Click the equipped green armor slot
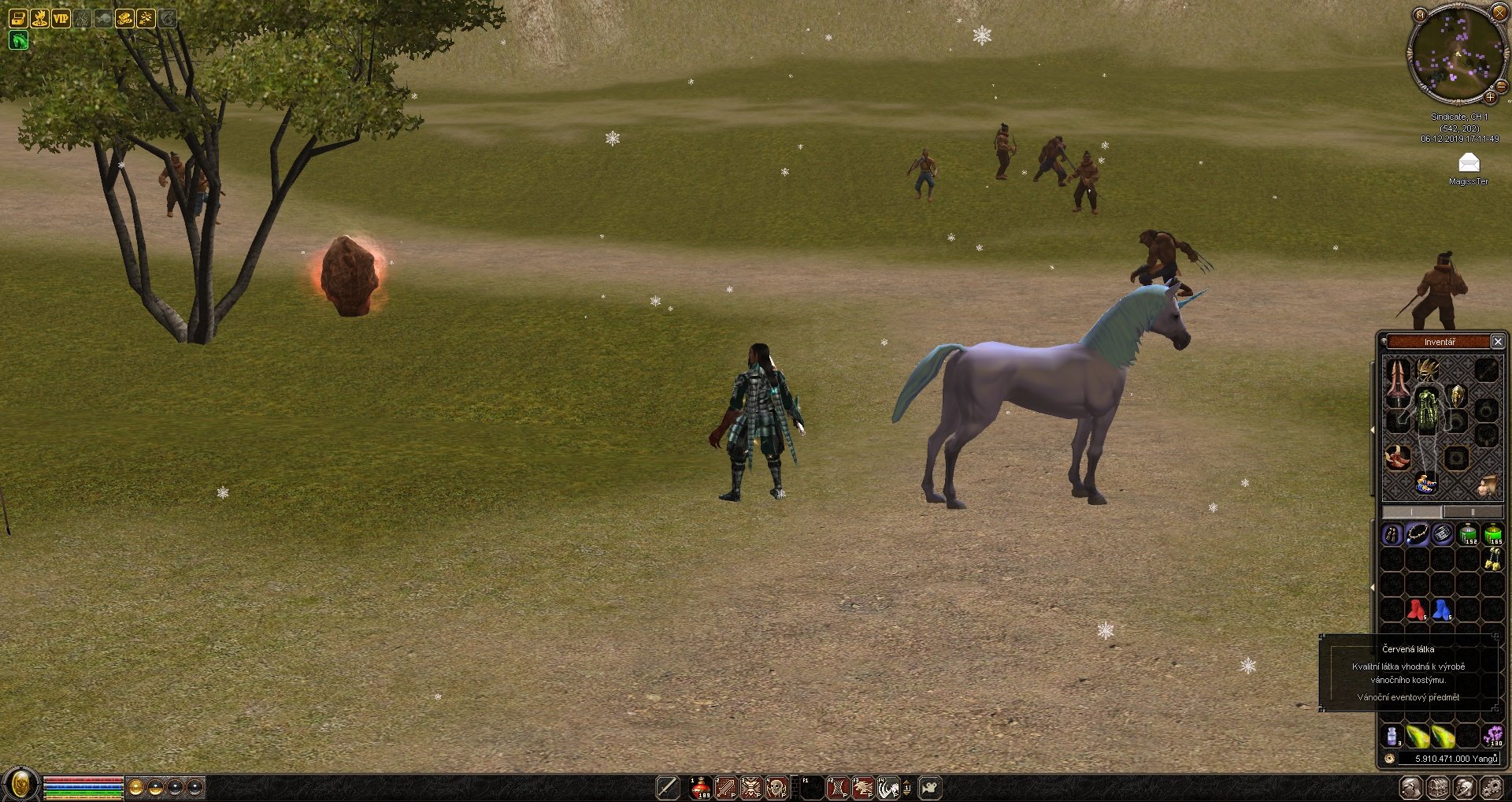Screen dimensions: 1512x802 (1427, 410)
